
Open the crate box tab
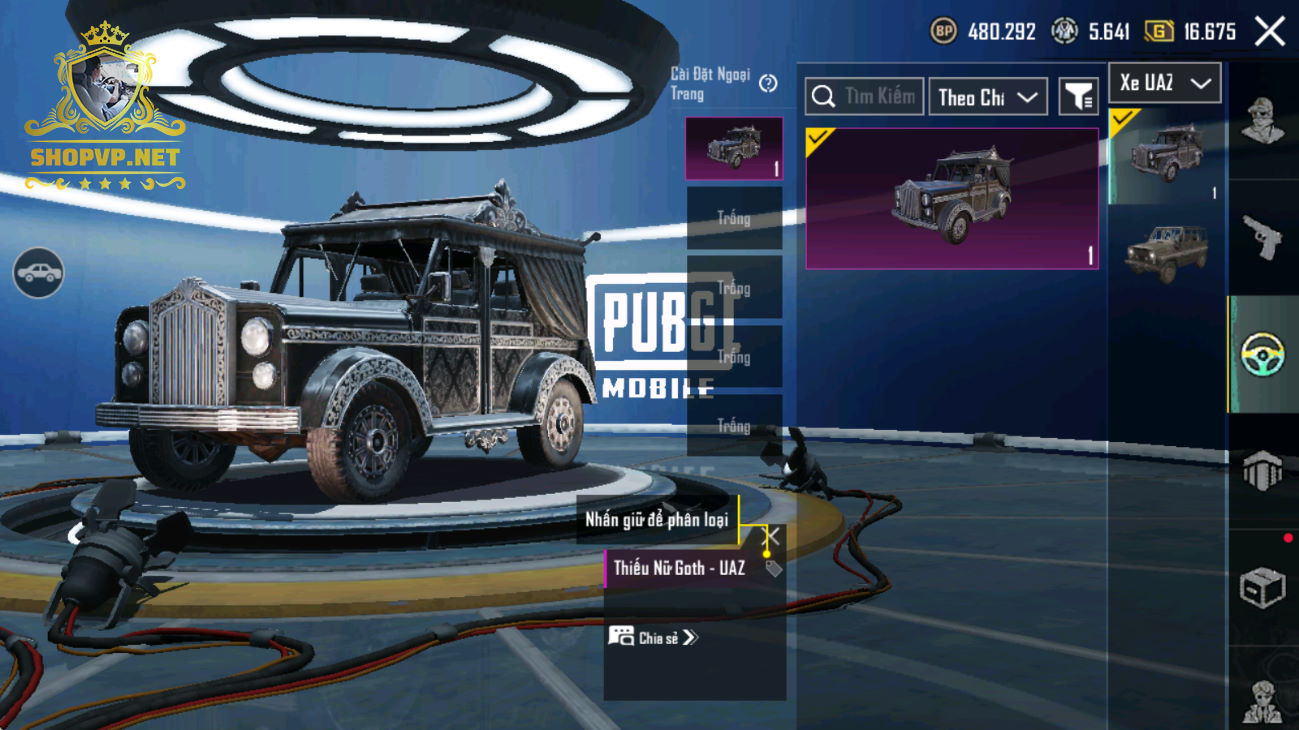(1262, 588)
